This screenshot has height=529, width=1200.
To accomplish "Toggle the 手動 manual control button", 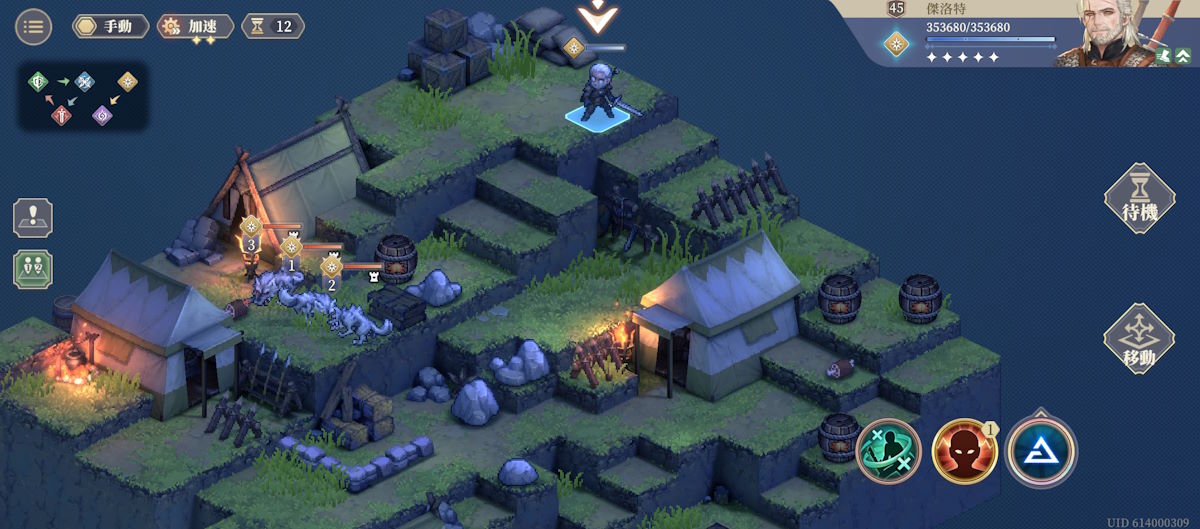I will pyautogui.click(x=110, y=26).
